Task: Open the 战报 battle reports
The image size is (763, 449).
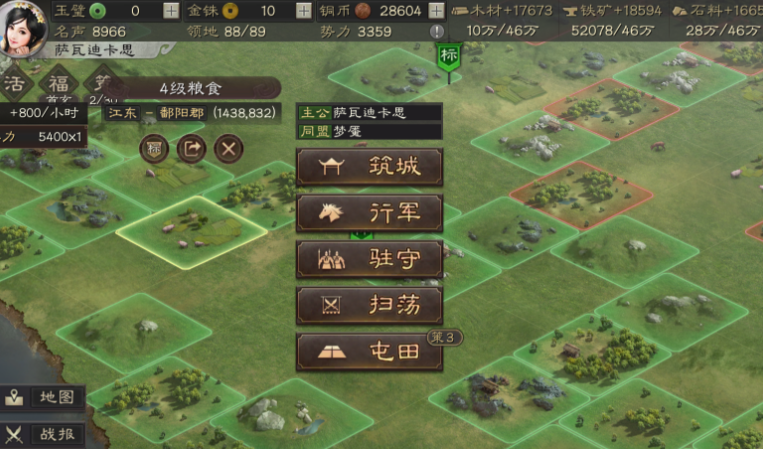Action: pyautogui.click(x=42, y=434)
